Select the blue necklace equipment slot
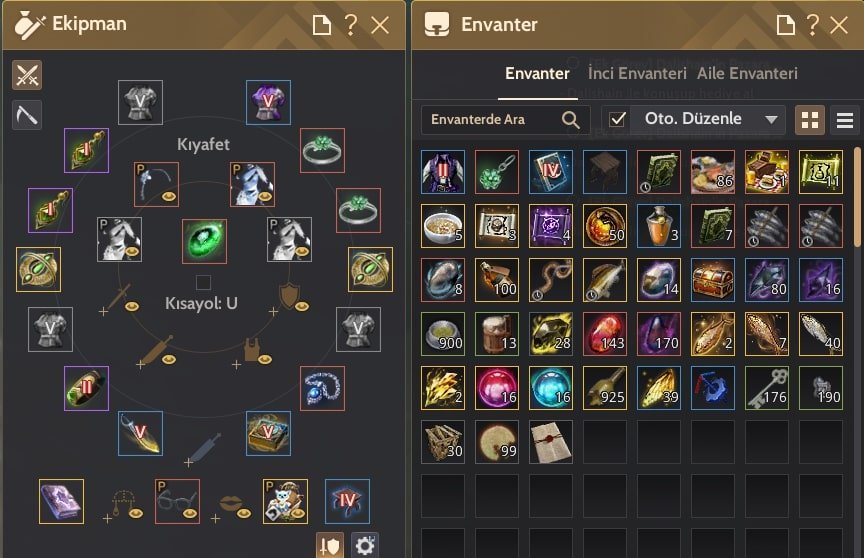 click(x=322, y=388)
